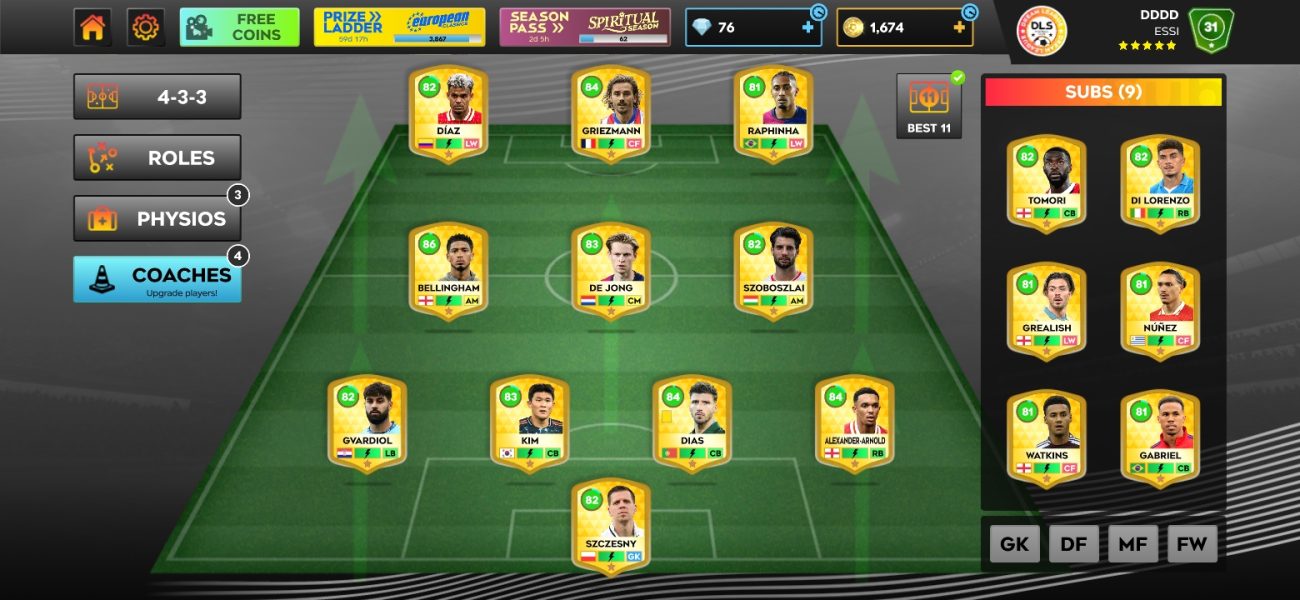Buy more gold coins
The image size is (1300, 600).
(x=960, y=28)
